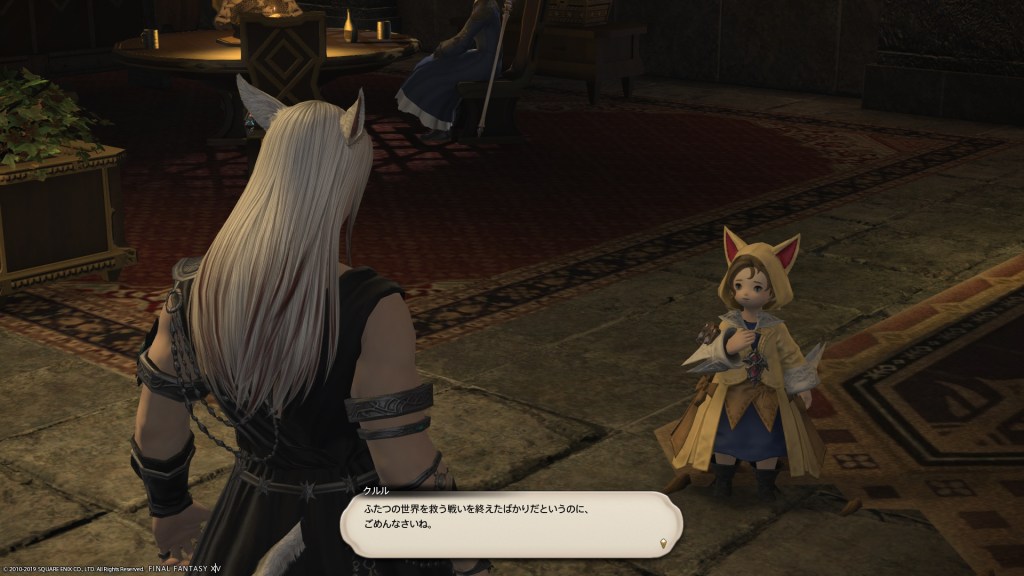Click the dialogue continue marker icon
The height and width of the screenshot is (576, 1024).
(x=662, y=543)
